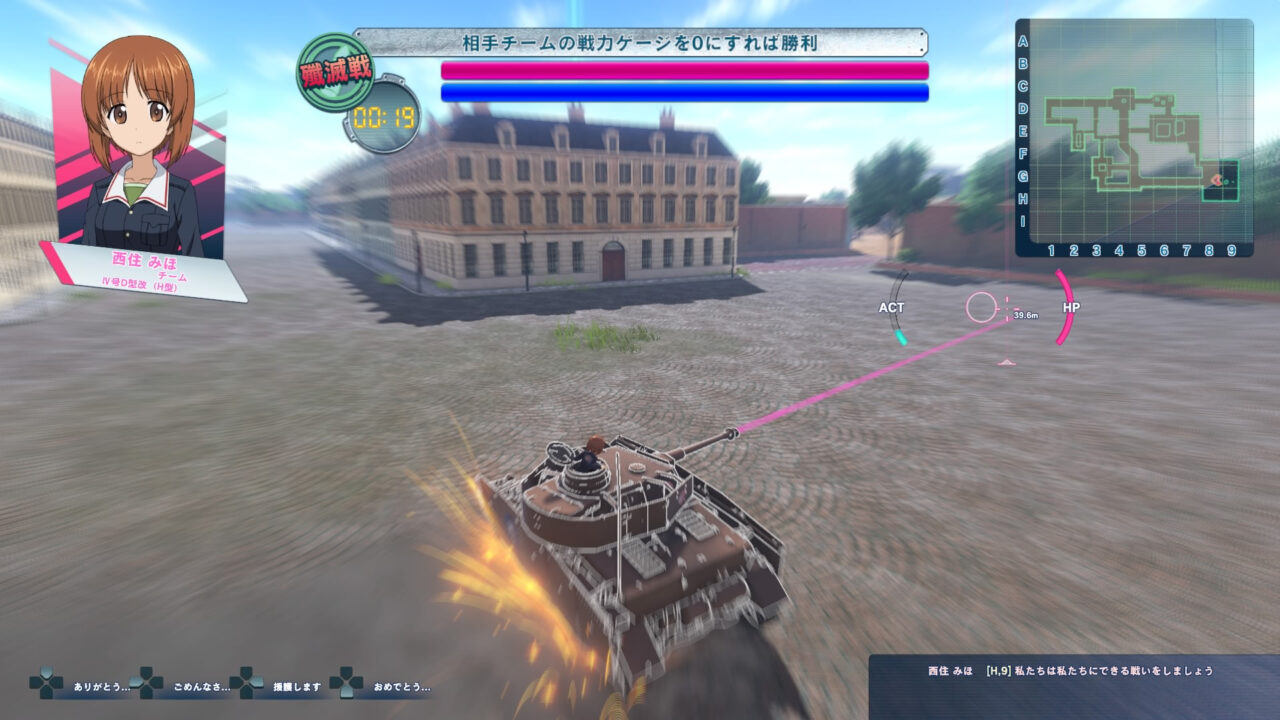Viewport: 1280px width, 720px height.
Task: Select the 殲滅戦 battle mode emblem
Action: [x=337, y=70]
